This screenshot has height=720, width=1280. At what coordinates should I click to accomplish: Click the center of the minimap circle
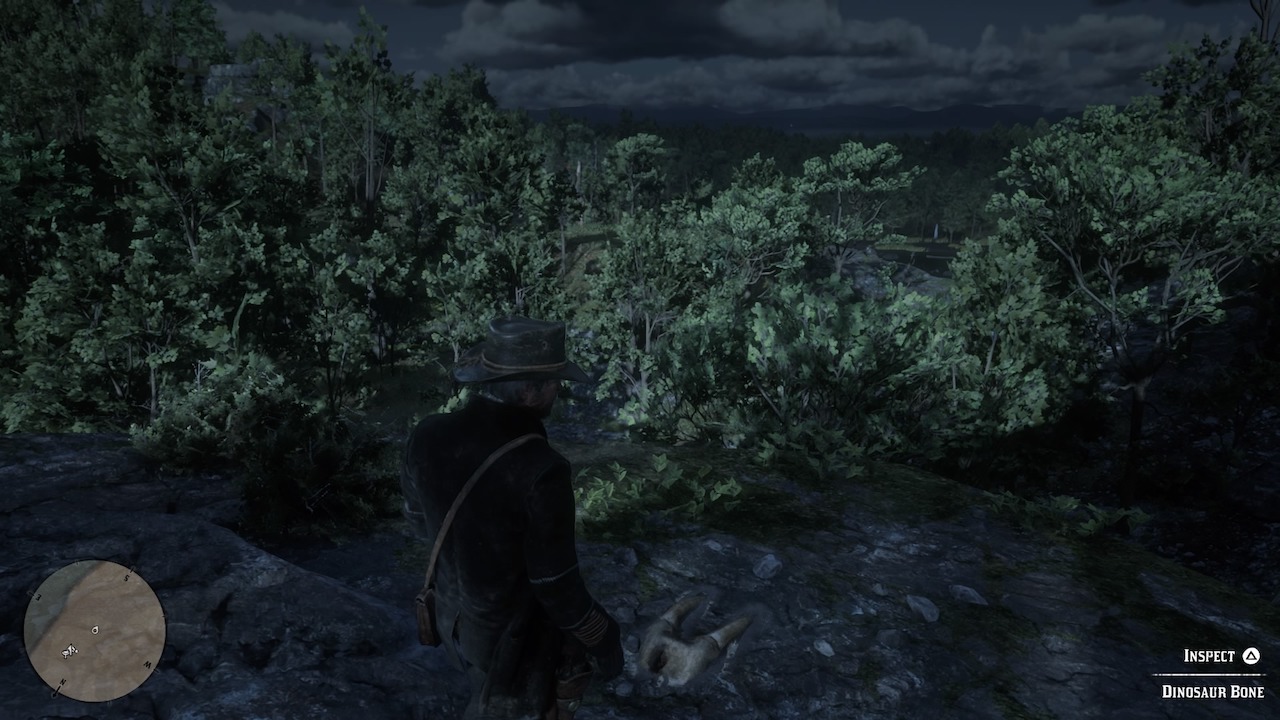(97, 629)
